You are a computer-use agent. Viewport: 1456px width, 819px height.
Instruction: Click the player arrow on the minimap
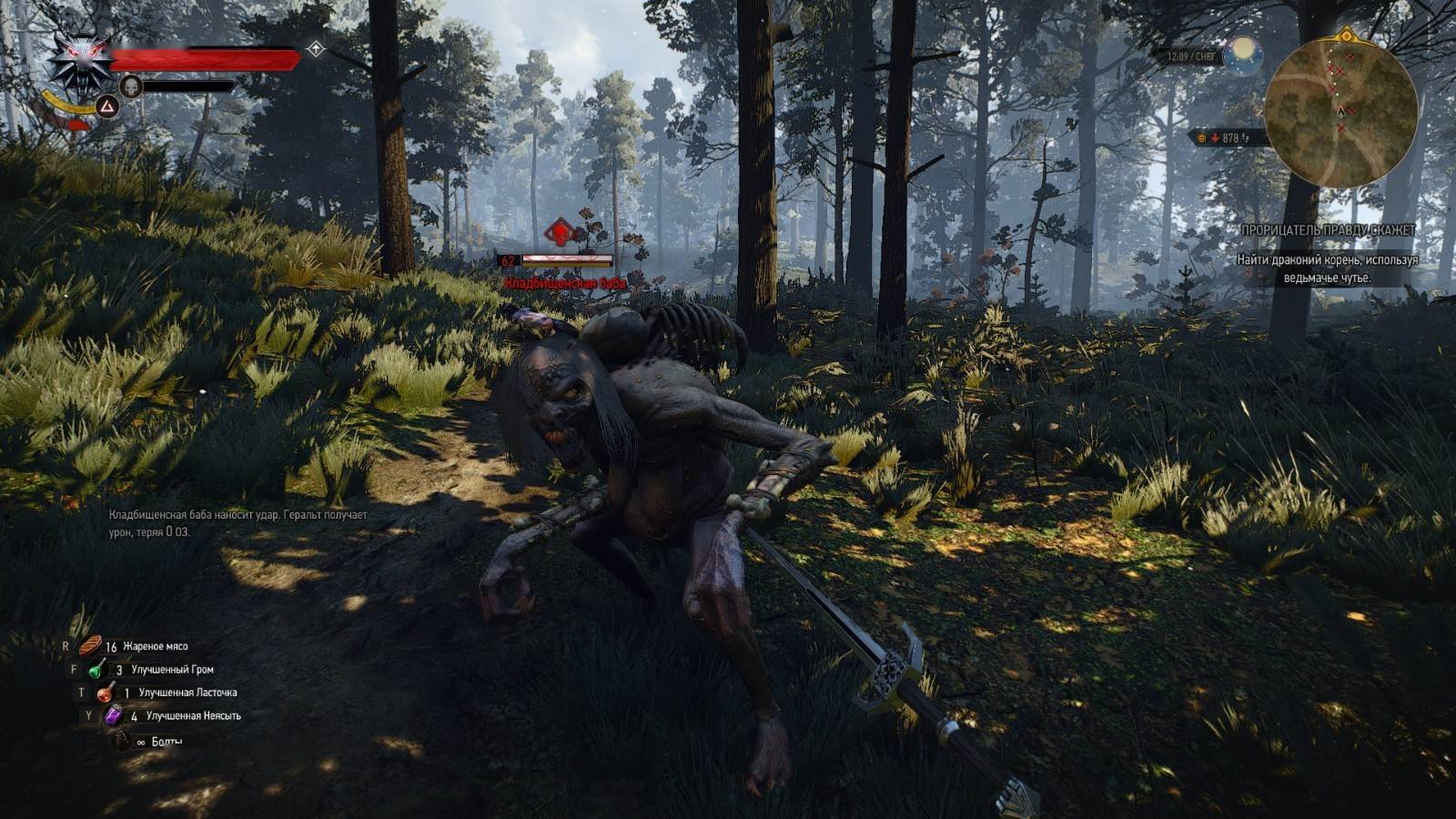tap(1340, 113)
